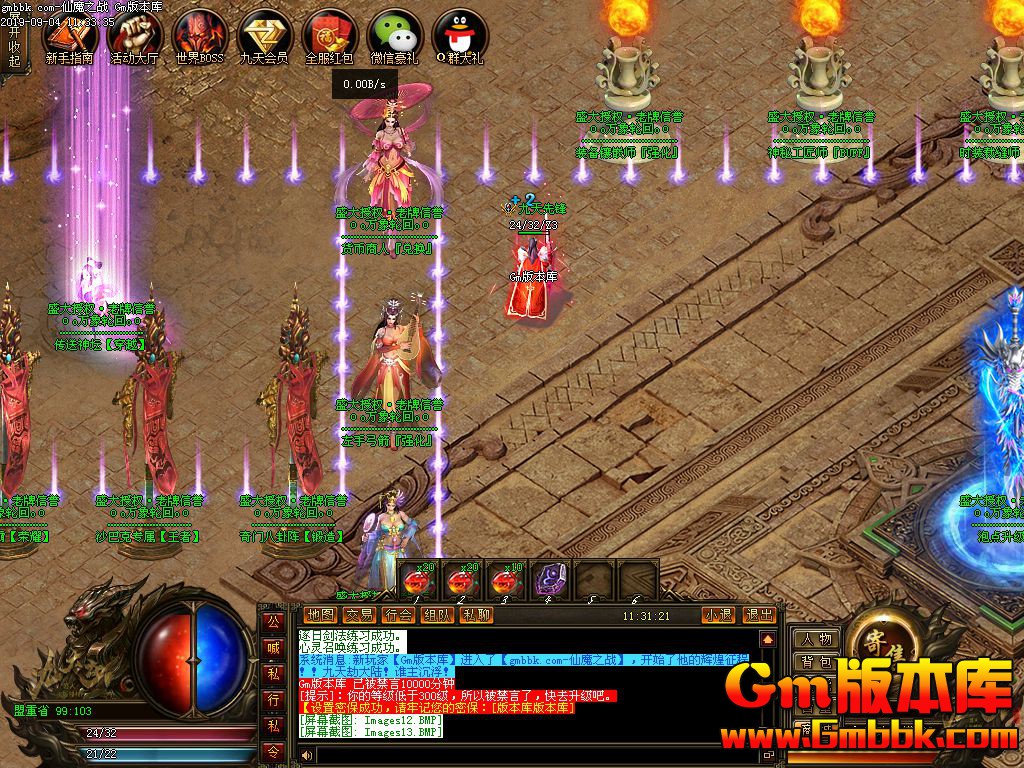Open the 九天会员 membership icon
1024x768 pixels.
coord(264,36)
